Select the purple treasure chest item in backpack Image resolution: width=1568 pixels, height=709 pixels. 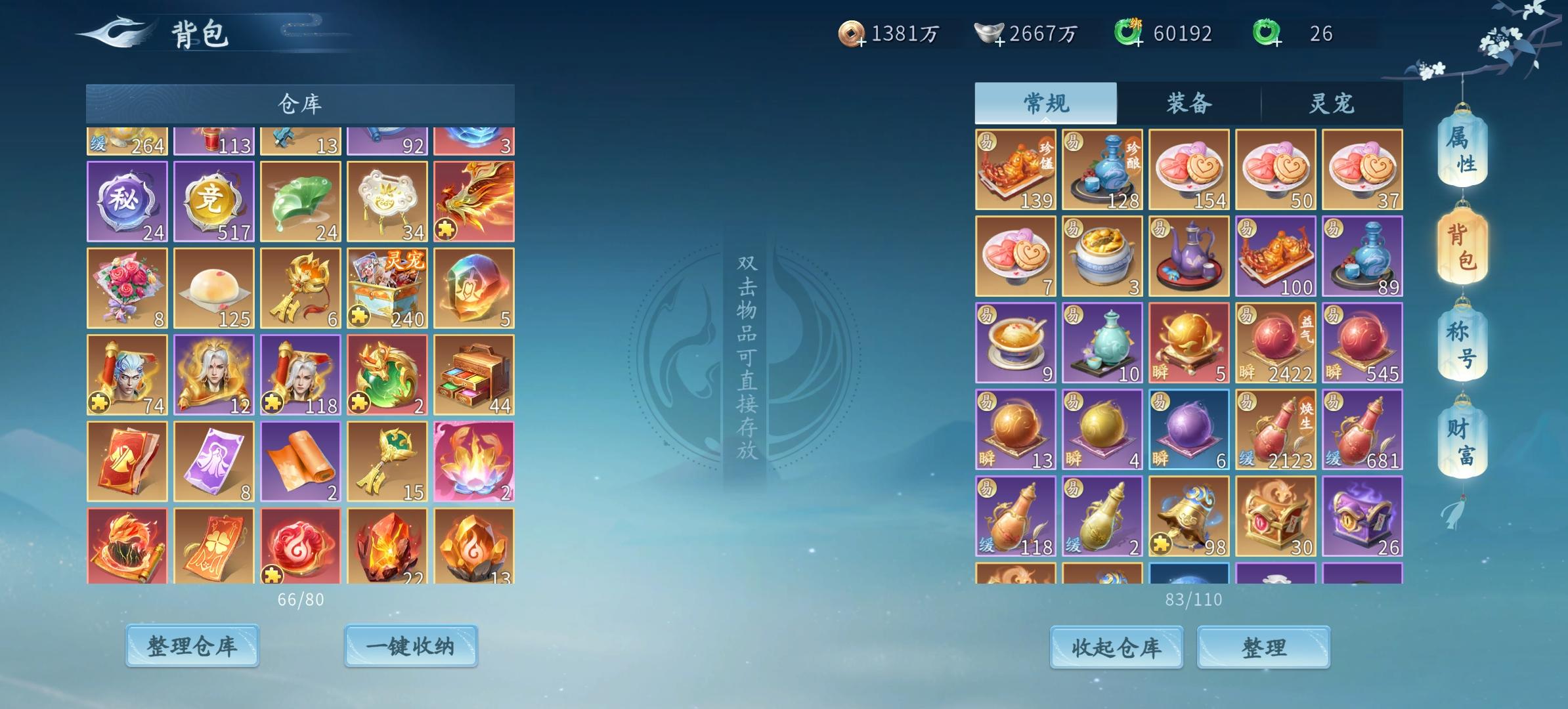coord(1362,515)
